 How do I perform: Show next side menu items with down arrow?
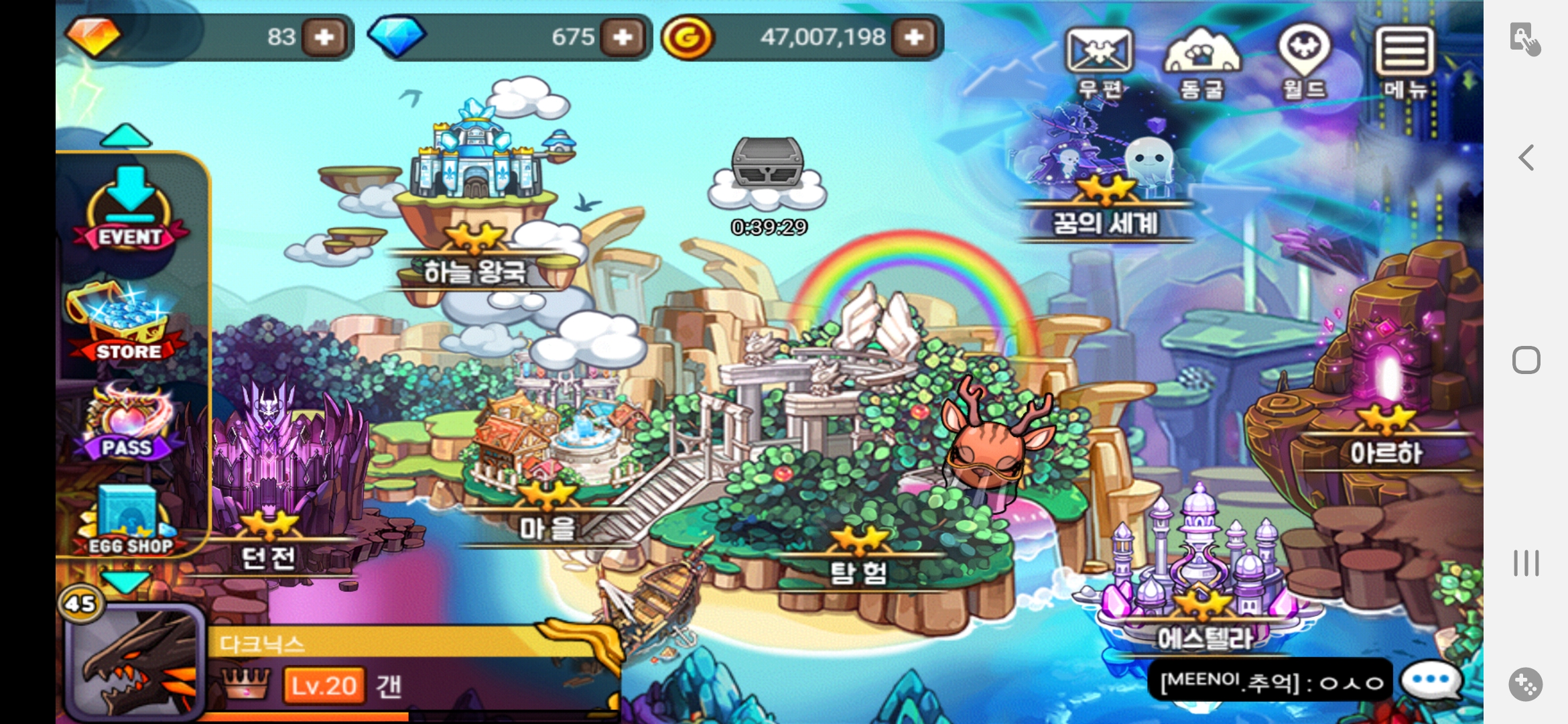pos(126,581)
